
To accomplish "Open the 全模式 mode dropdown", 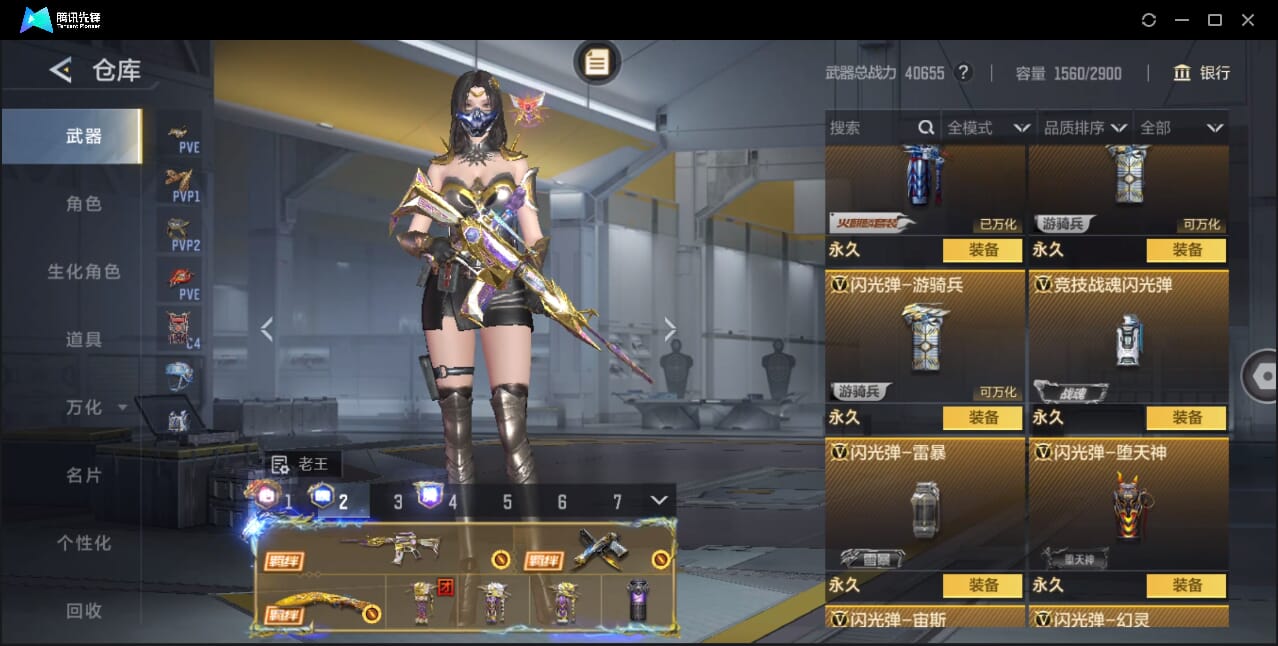I will click(x=988, y=128).
